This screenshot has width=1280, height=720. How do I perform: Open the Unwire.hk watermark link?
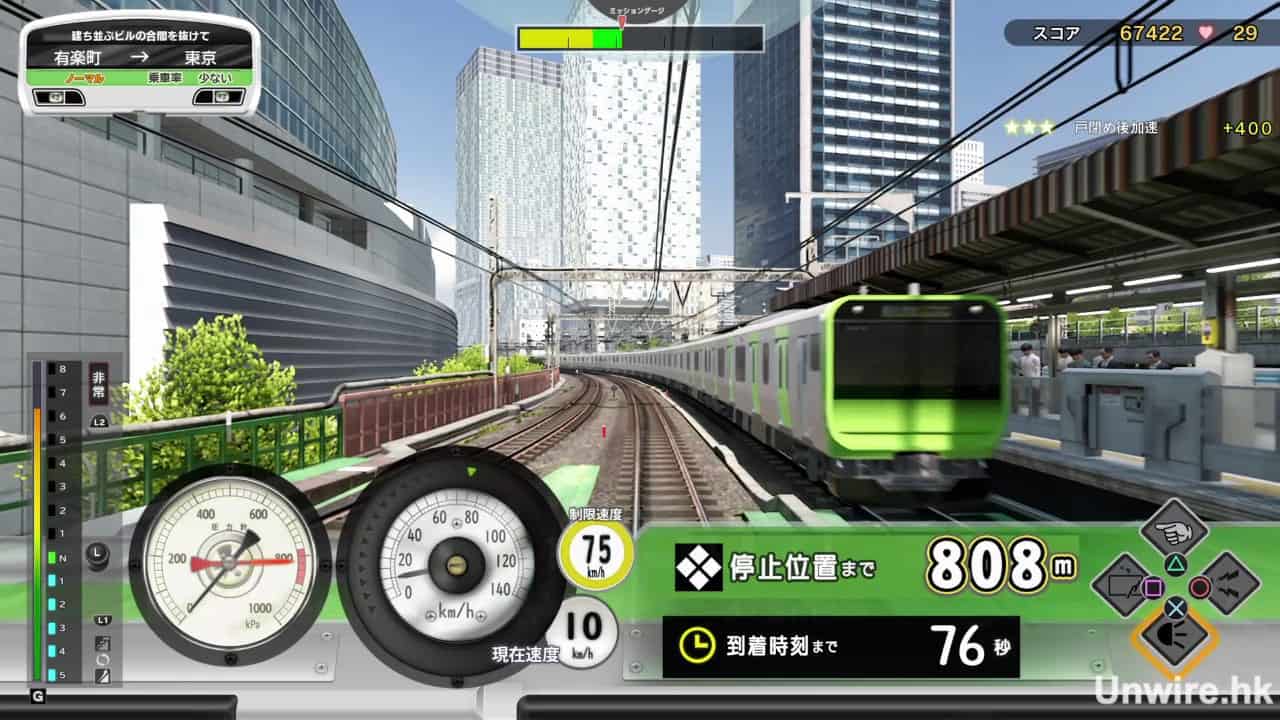coord(1180,688)
